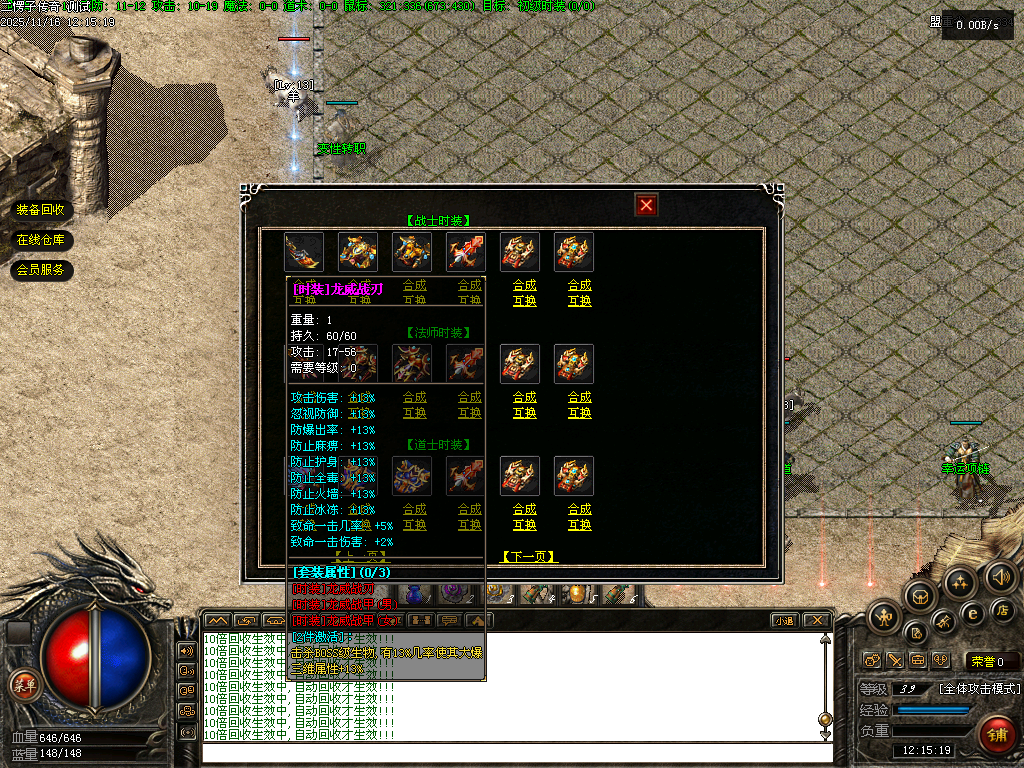Open the 在线仓库 online warehouse
This screenshot has height=768, width=1024.
(41, 240)
